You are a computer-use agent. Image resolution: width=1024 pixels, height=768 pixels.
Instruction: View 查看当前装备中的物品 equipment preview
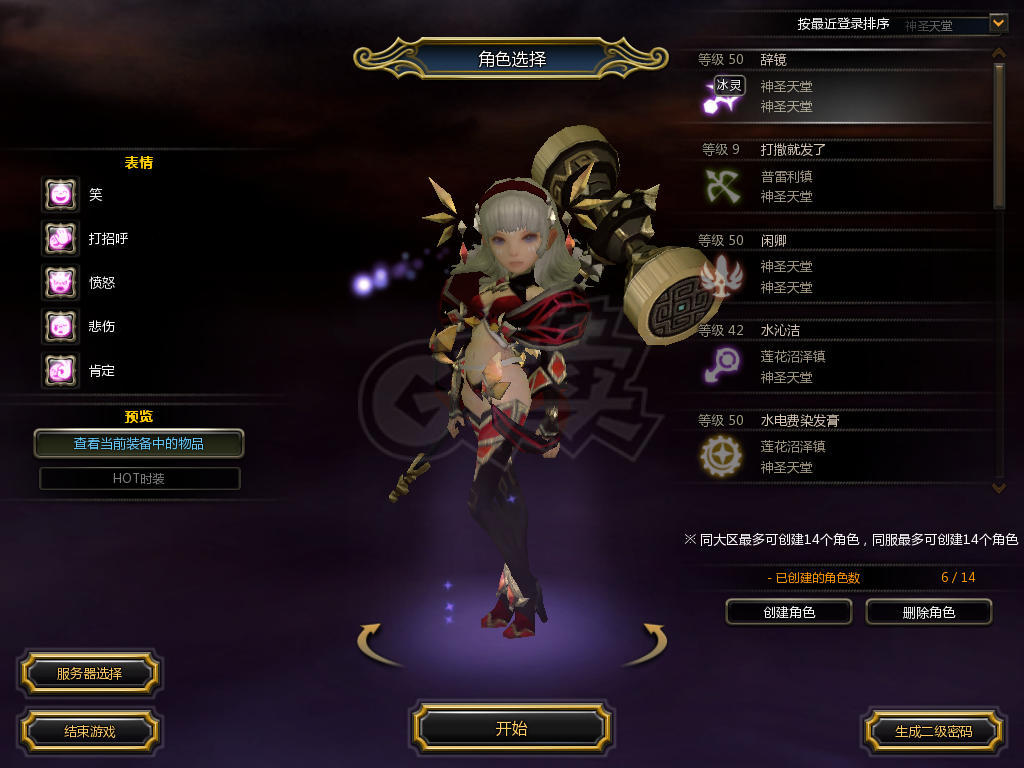pos(139,443)
